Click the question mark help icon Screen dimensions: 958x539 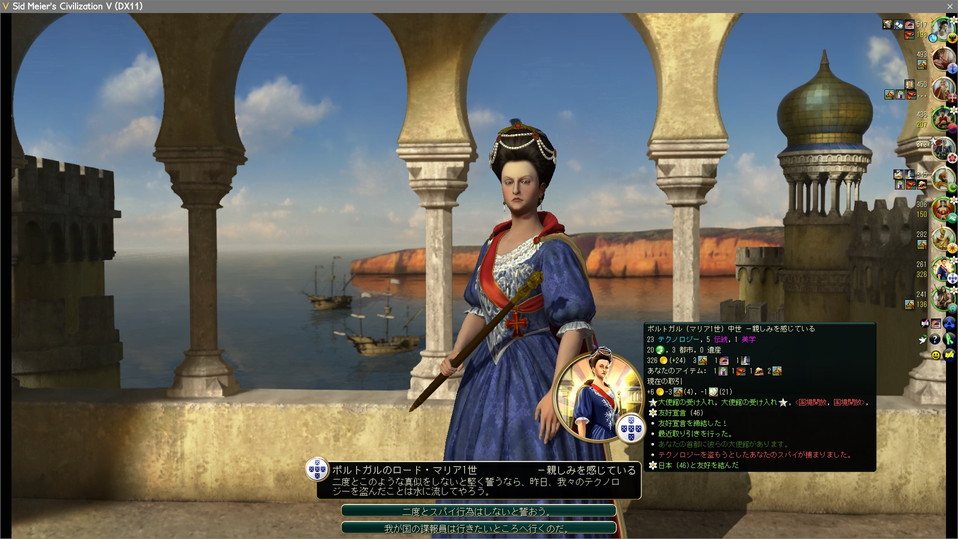pos(935,340)
